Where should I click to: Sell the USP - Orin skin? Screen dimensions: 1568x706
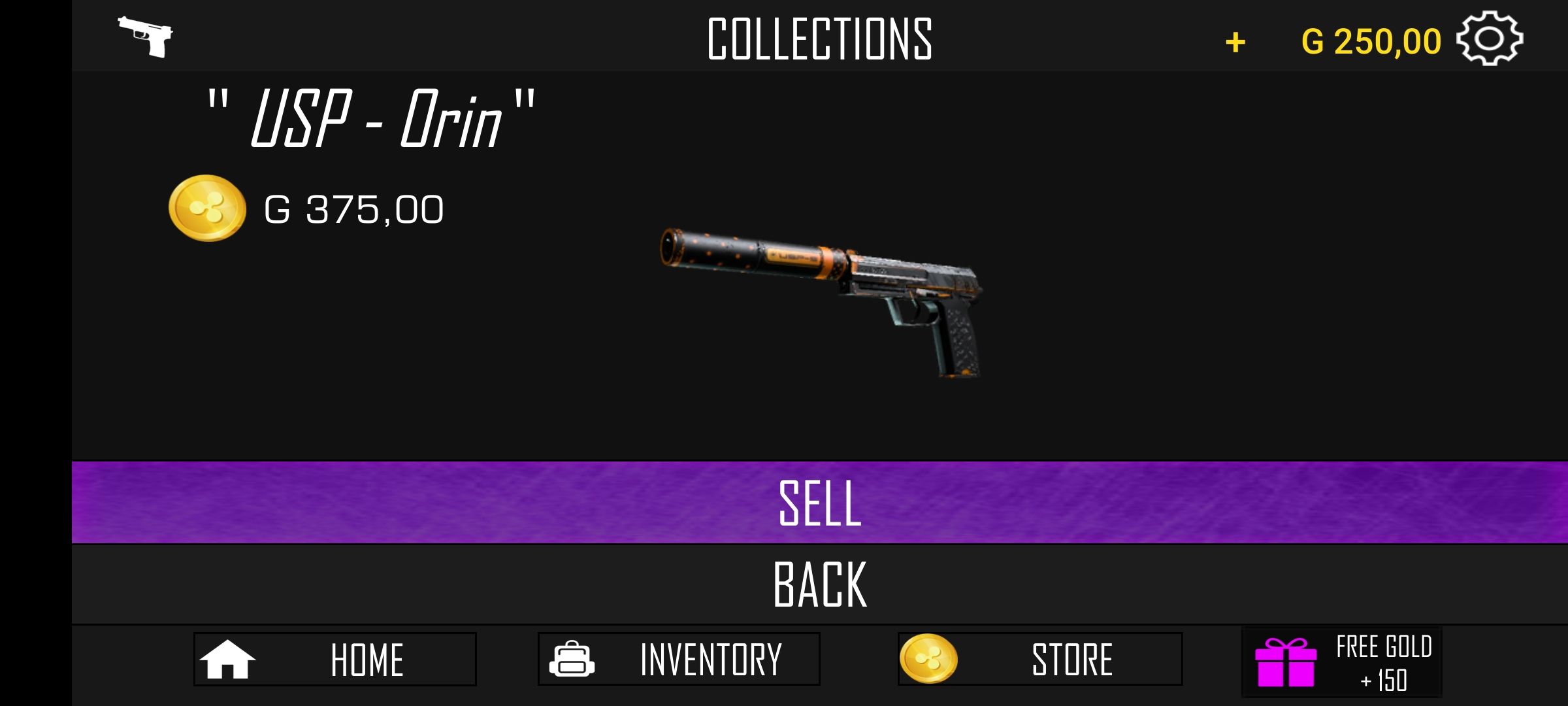click(819, 502)
